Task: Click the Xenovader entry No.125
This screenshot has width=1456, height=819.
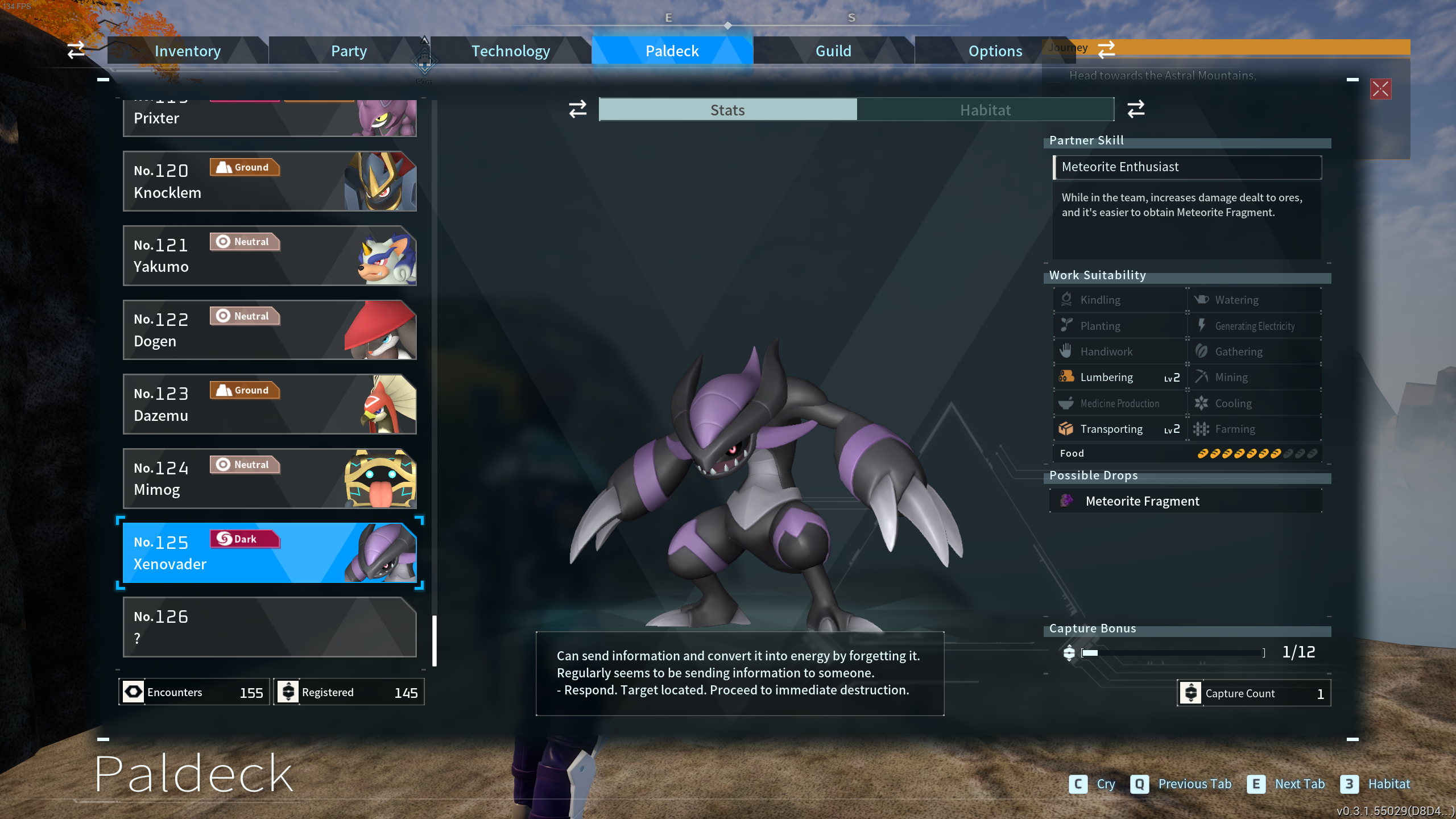Action: (x=270, y=553)
